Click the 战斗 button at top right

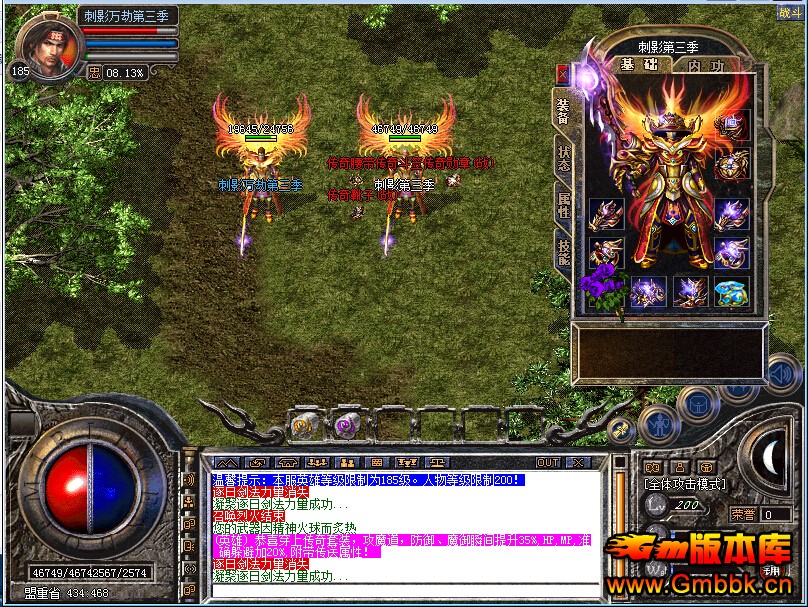(x=789, y=12)
